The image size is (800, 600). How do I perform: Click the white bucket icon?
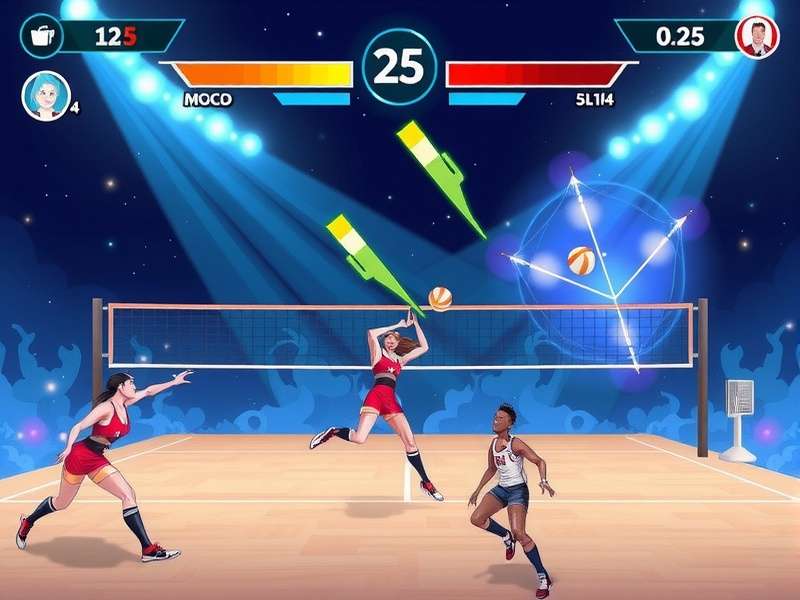(x=41, y=36)
